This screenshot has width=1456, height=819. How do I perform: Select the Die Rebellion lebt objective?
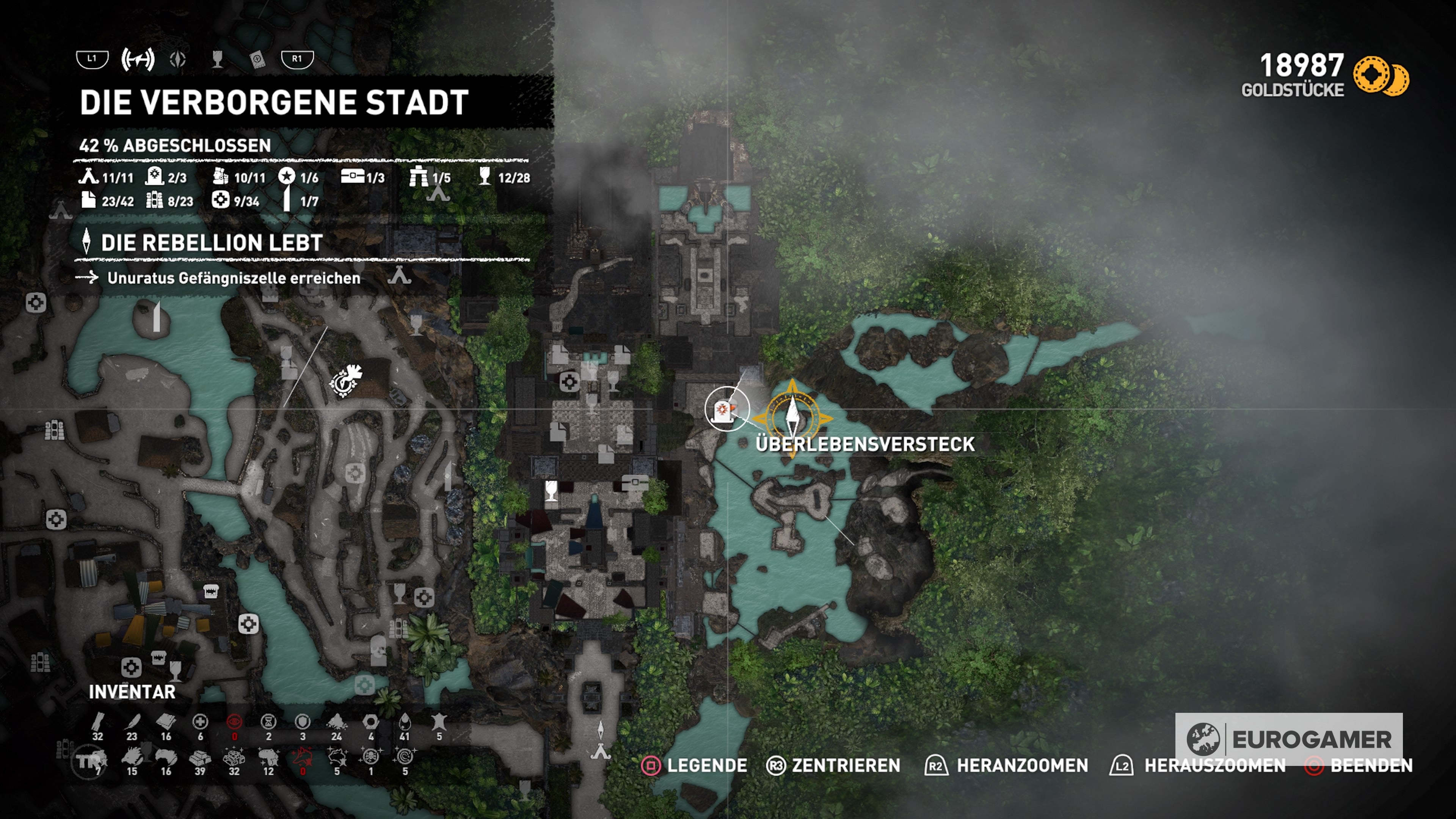212,243
